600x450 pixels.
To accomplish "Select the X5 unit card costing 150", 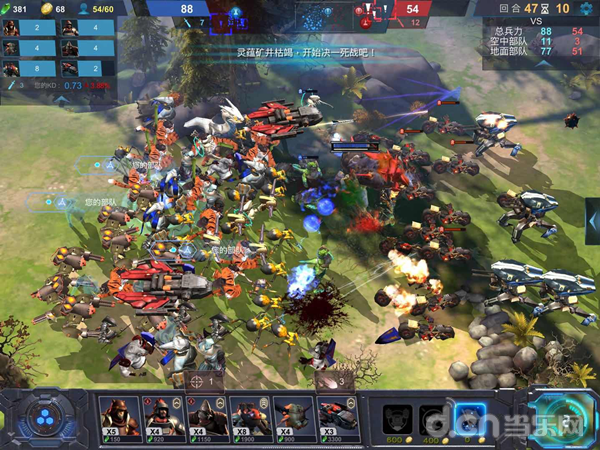I will tap(119, 416).
